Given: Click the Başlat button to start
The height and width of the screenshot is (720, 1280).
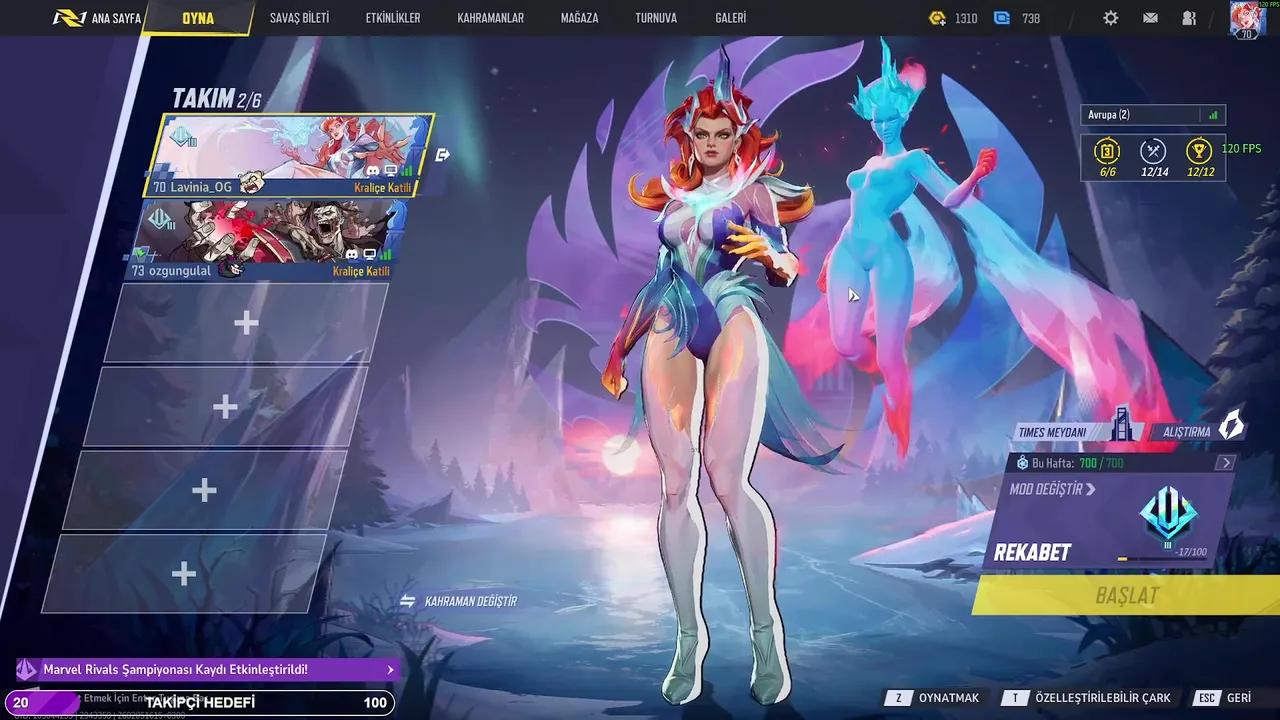Looking at the screenshot, I should [1128, 596].
